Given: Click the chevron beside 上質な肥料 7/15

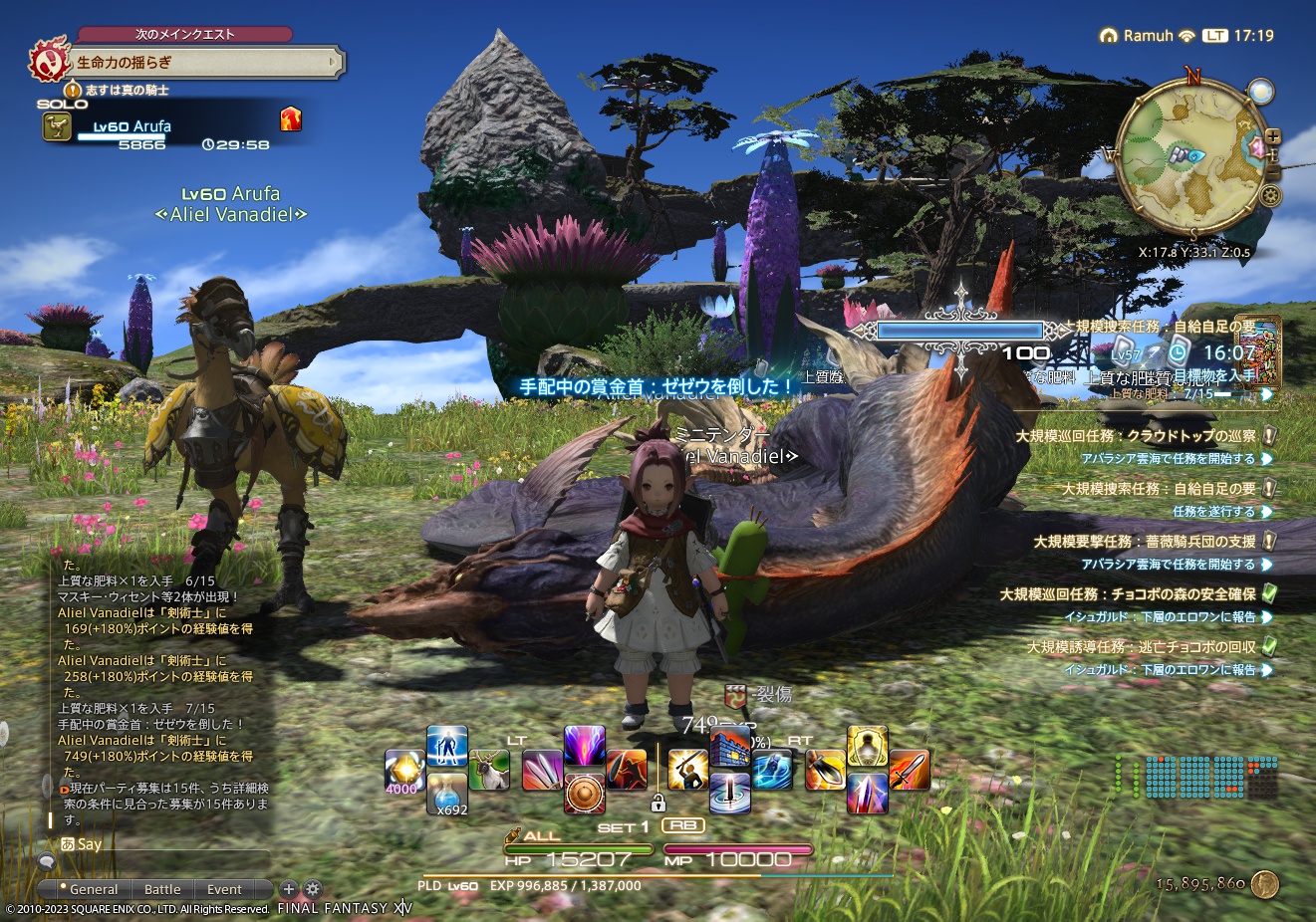Looking at the screenshot, I should (x=1265, y=393).
